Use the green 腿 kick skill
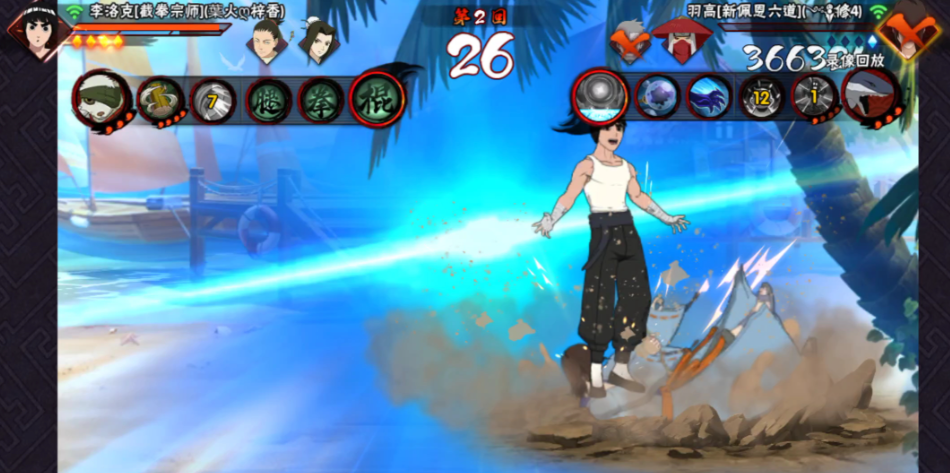The image size is (950, 473). tap(268, 100)
